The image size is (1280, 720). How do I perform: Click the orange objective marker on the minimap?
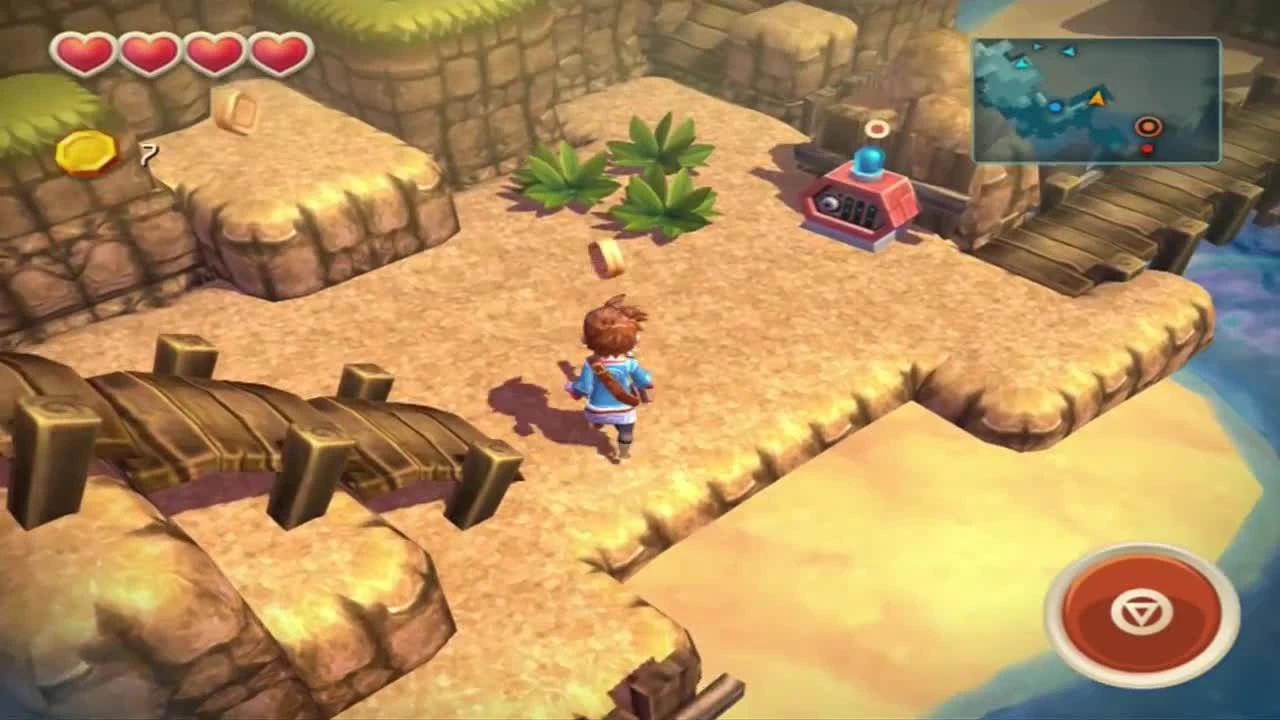pyautogui.click(x=1148, y=127)
